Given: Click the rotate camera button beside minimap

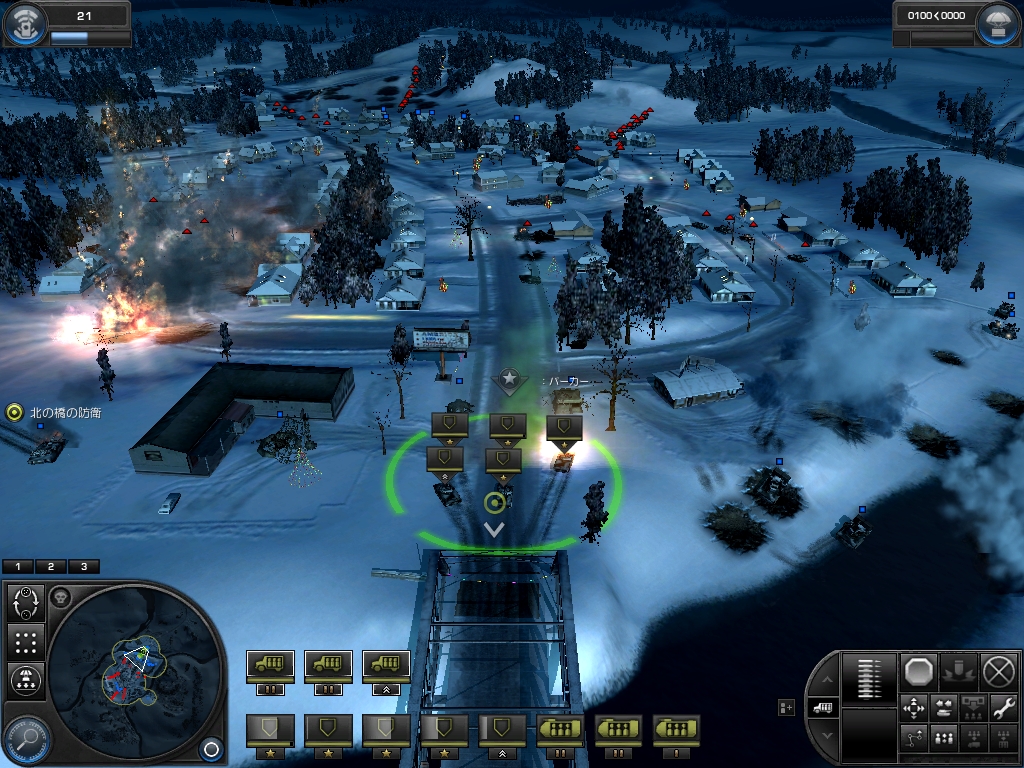Looking at the screenshot, I should pos(26,602).
